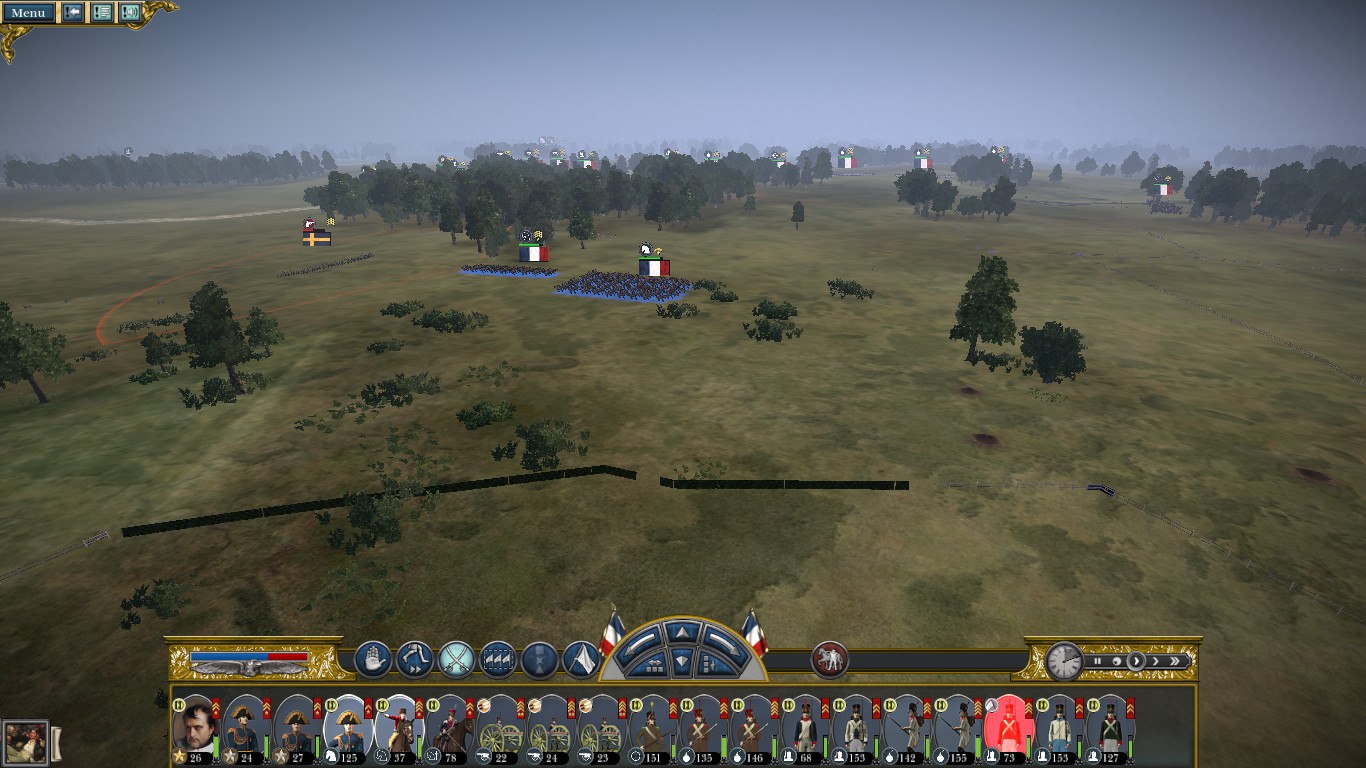Toggle the advisor speaker audio button
1366x768 pixels.
pos(130,13)
